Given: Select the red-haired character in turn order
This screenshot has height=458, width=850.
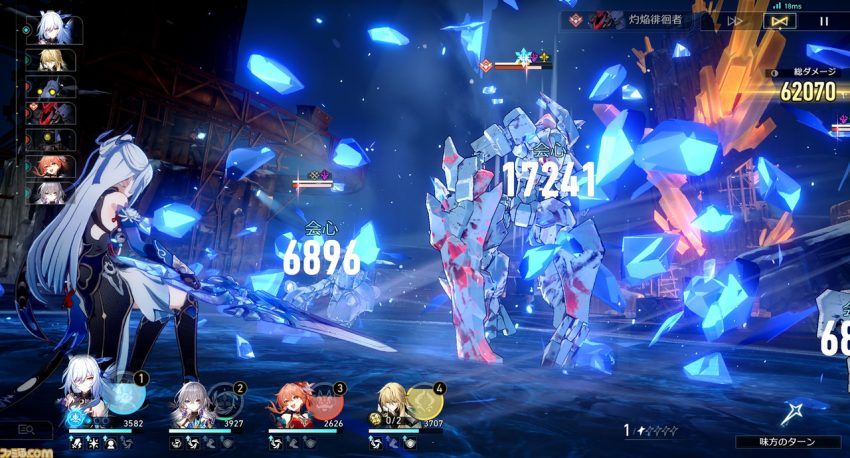Looking at the screenshot, I should 51,166.
